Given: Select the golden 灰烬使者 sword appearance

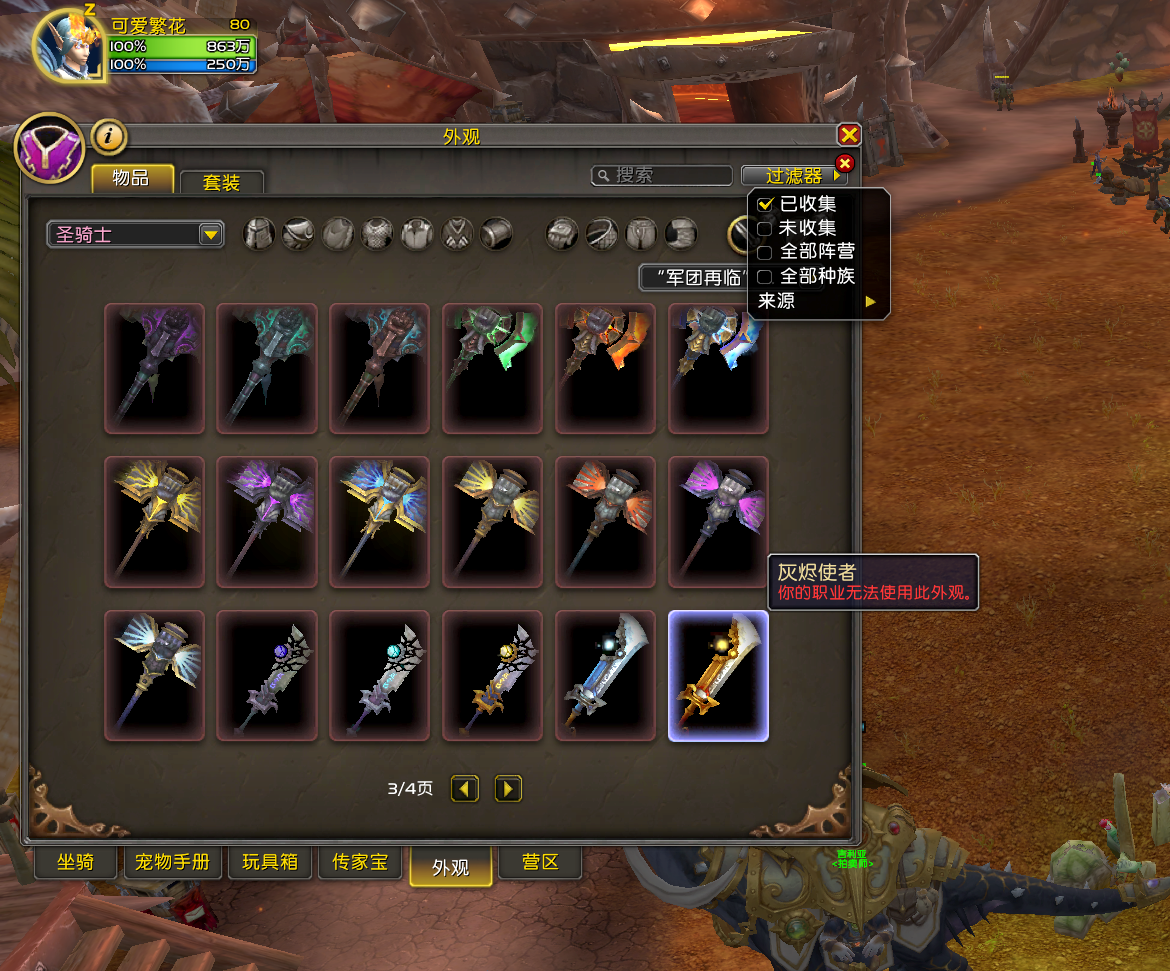Looking at the screenshot, I should coord(718,676).
